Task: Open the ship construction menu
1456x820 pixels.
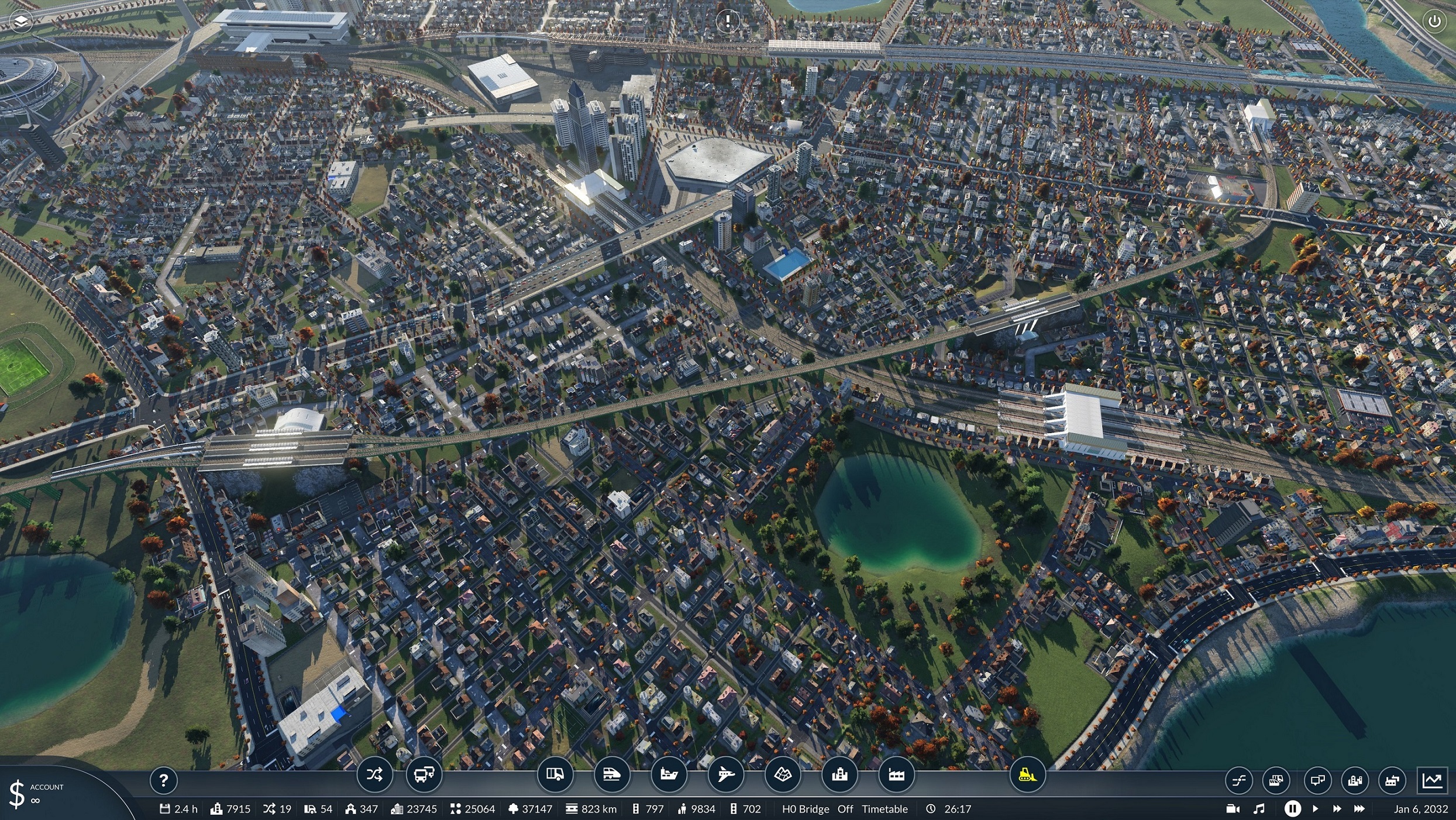Action: (x=669, y=774)
